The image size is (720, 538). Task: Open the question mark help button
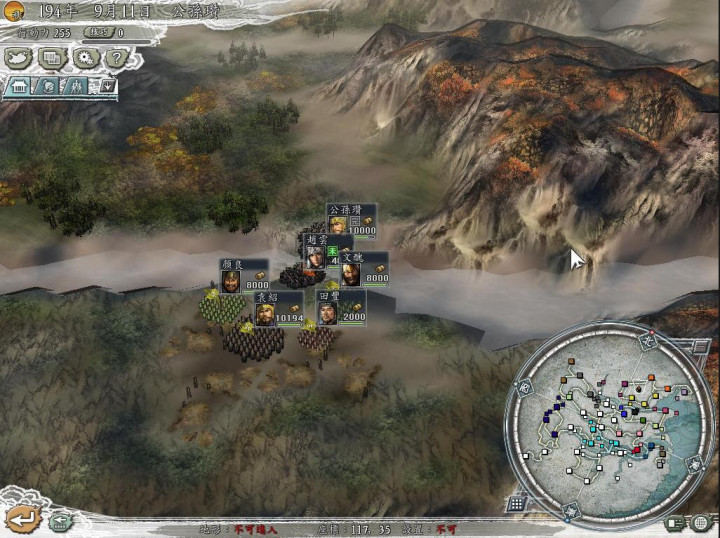115,59
